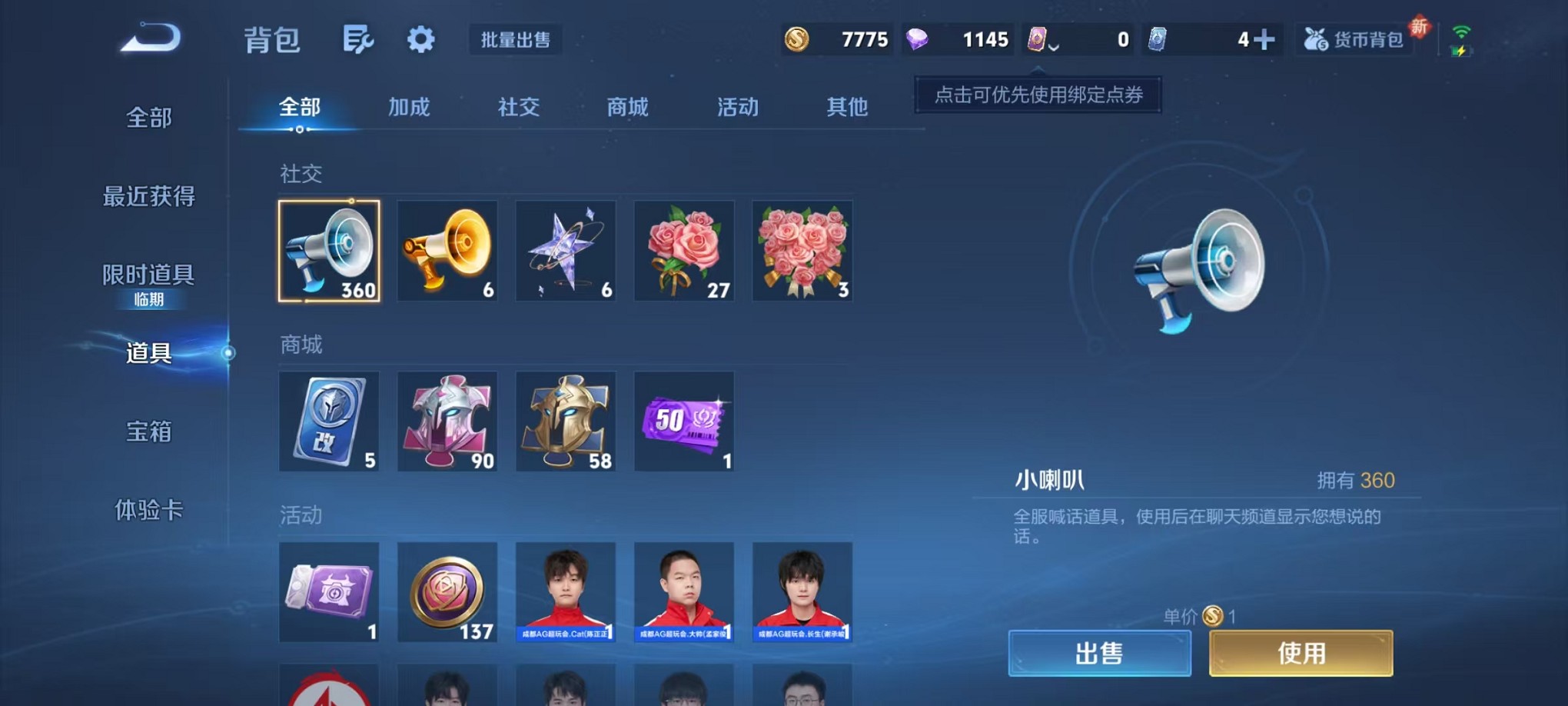The image size is (1568, 706).
Task: Switch to the 商城 category tab
Action: [x=626, y=108]
